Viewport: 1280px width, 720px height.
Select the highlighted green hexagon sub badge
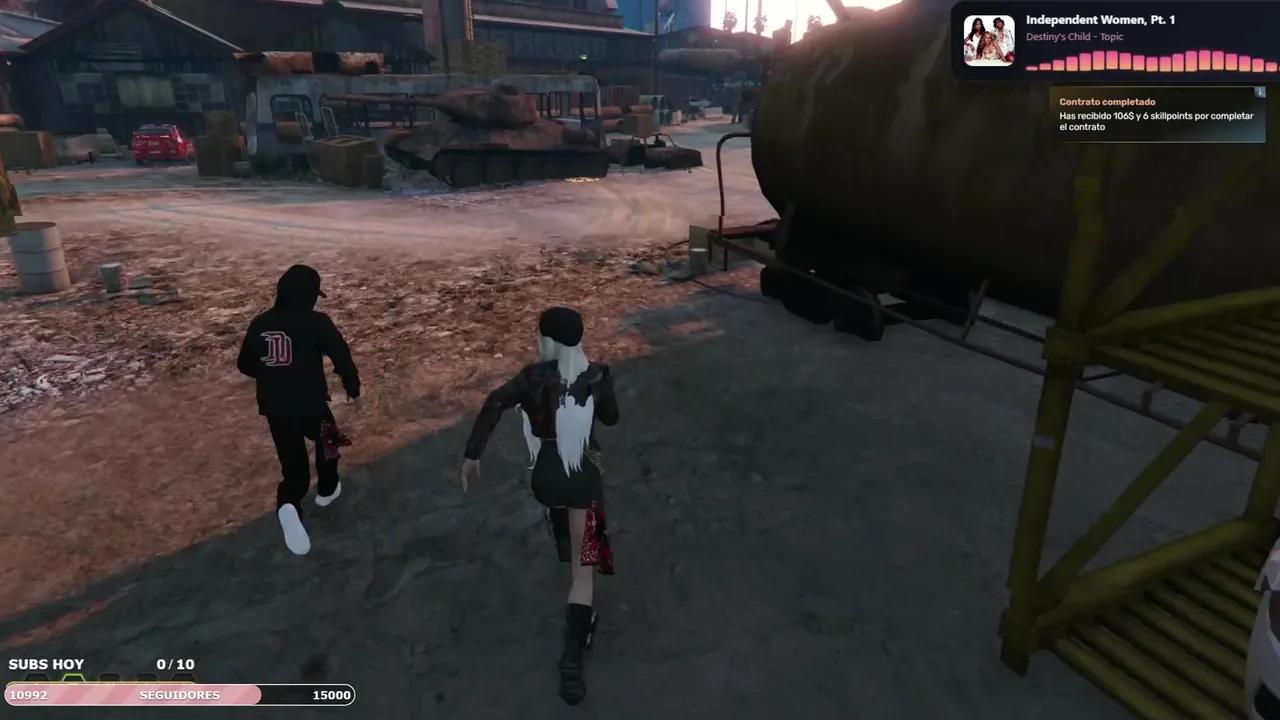(x=72, y=675)
